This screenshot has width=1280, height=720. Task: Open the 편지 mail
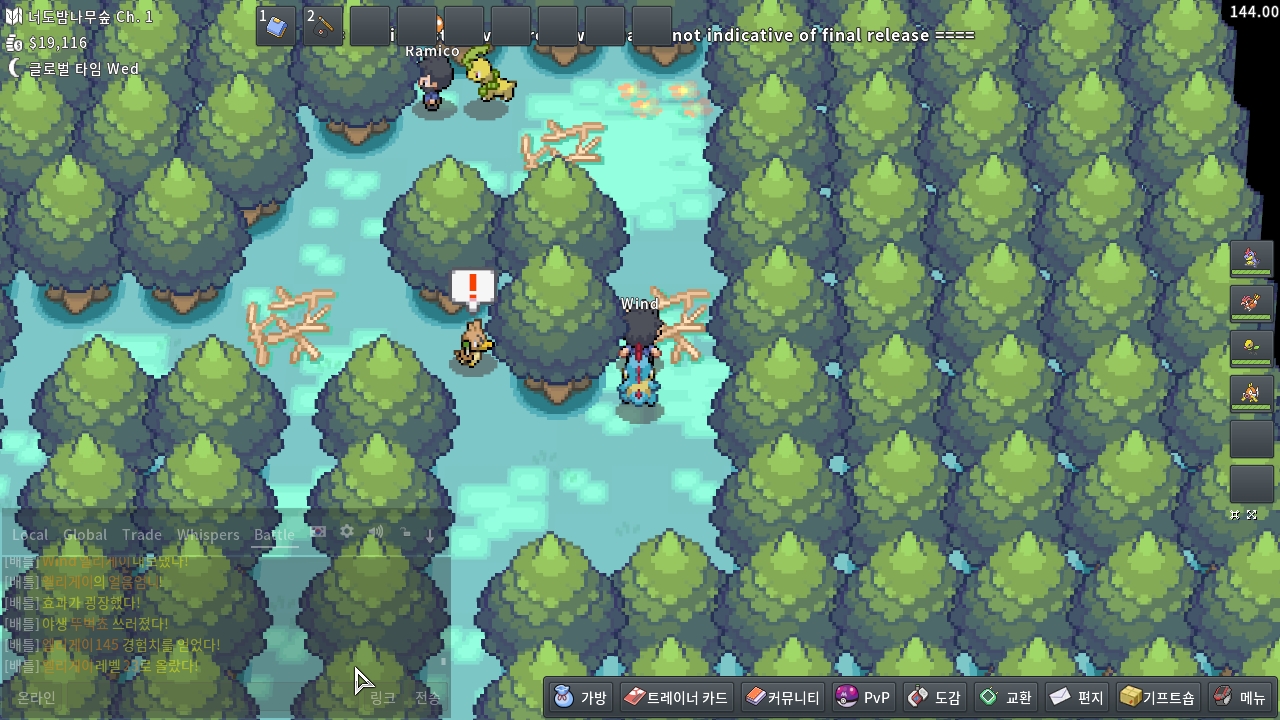[x=1077, y=697]
